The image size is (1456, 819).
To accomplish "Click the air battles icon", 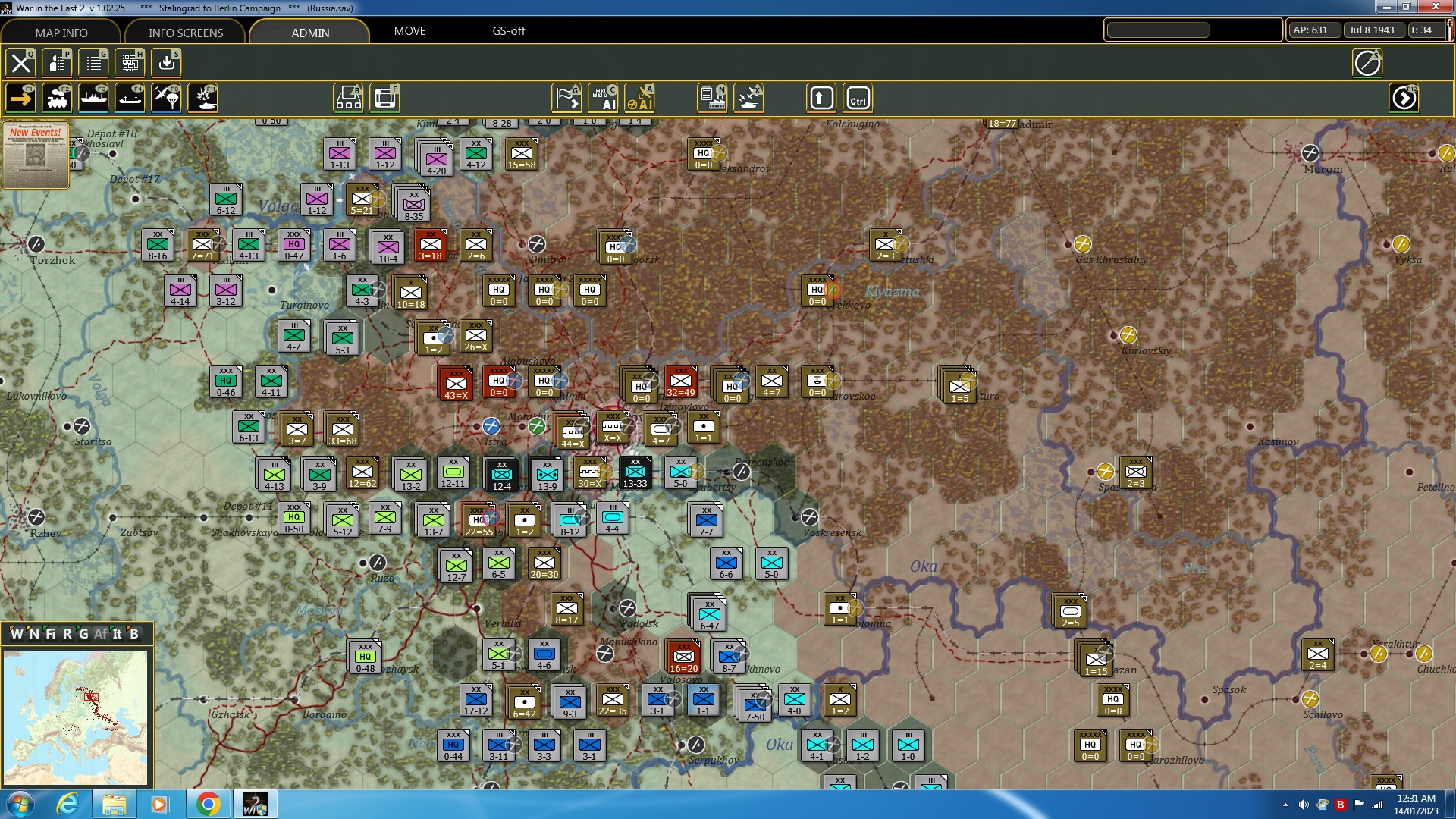I will pos(748,97).
